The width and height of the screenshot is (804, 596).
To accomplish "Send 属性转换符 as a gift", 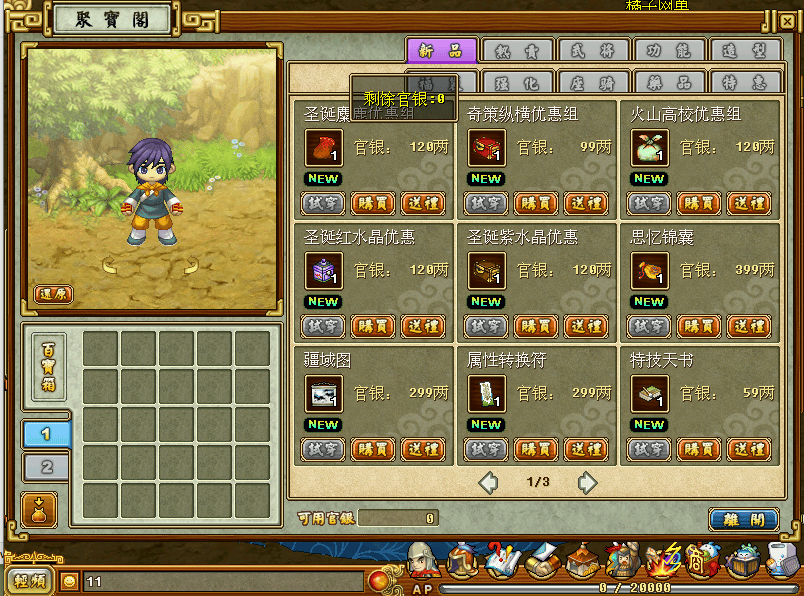I will (586, 449).
